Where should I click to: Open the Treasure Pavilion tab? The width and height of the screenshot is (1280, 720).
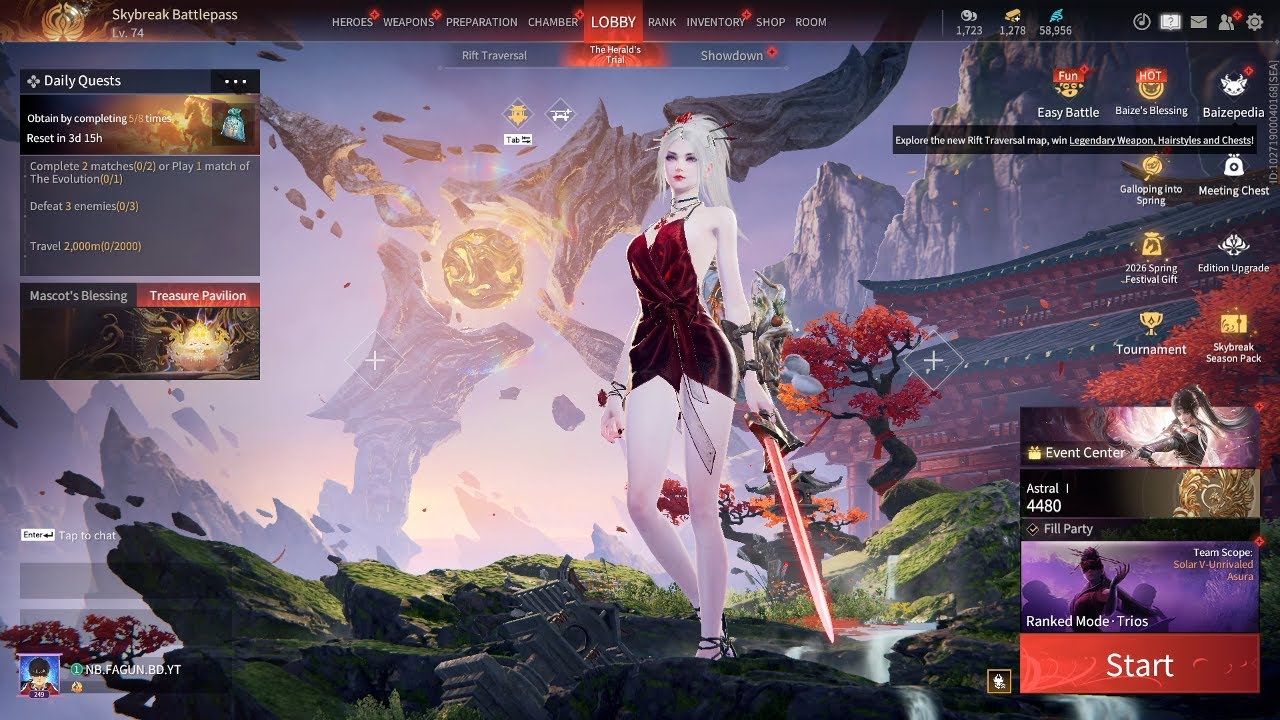point(197,296)
